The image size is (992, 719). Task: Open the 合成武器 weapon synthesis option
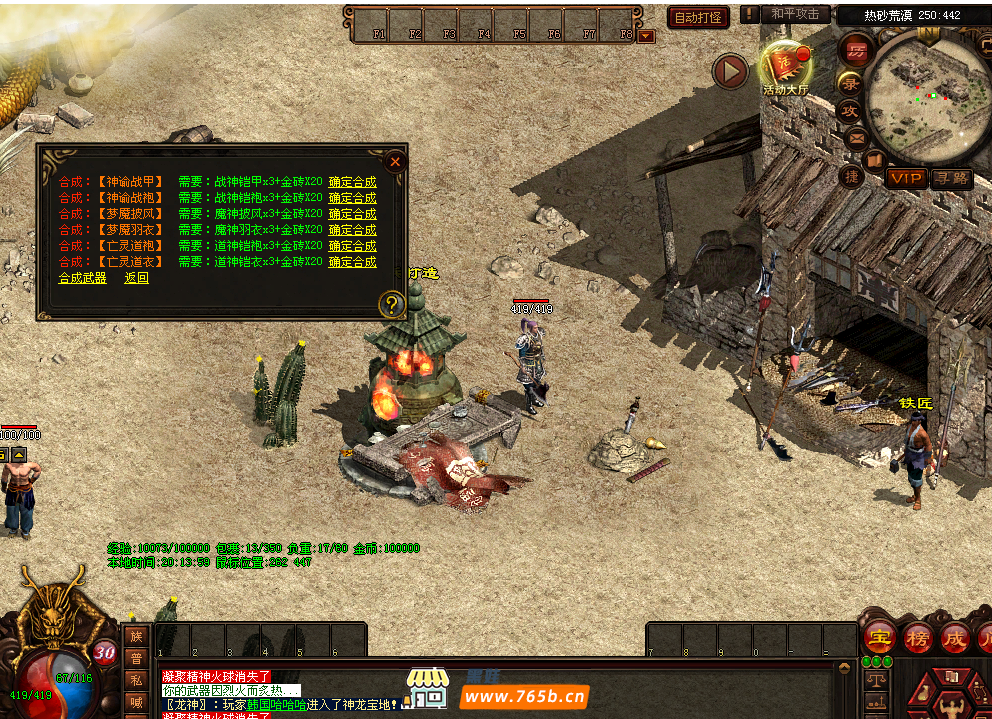[x=82, y=278]
